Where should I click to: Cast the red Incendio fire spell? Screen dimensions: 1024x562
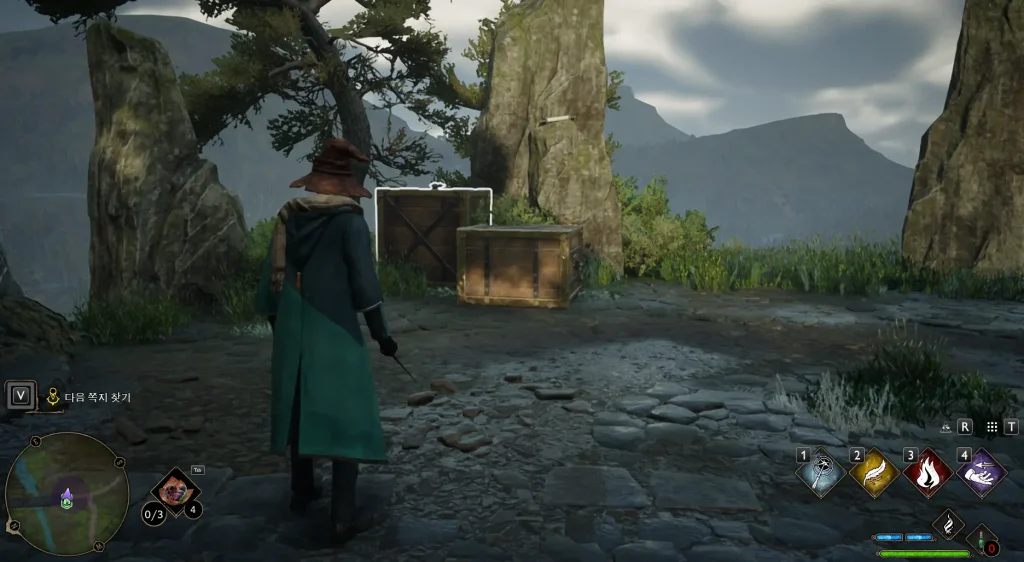tap(927, 473)
